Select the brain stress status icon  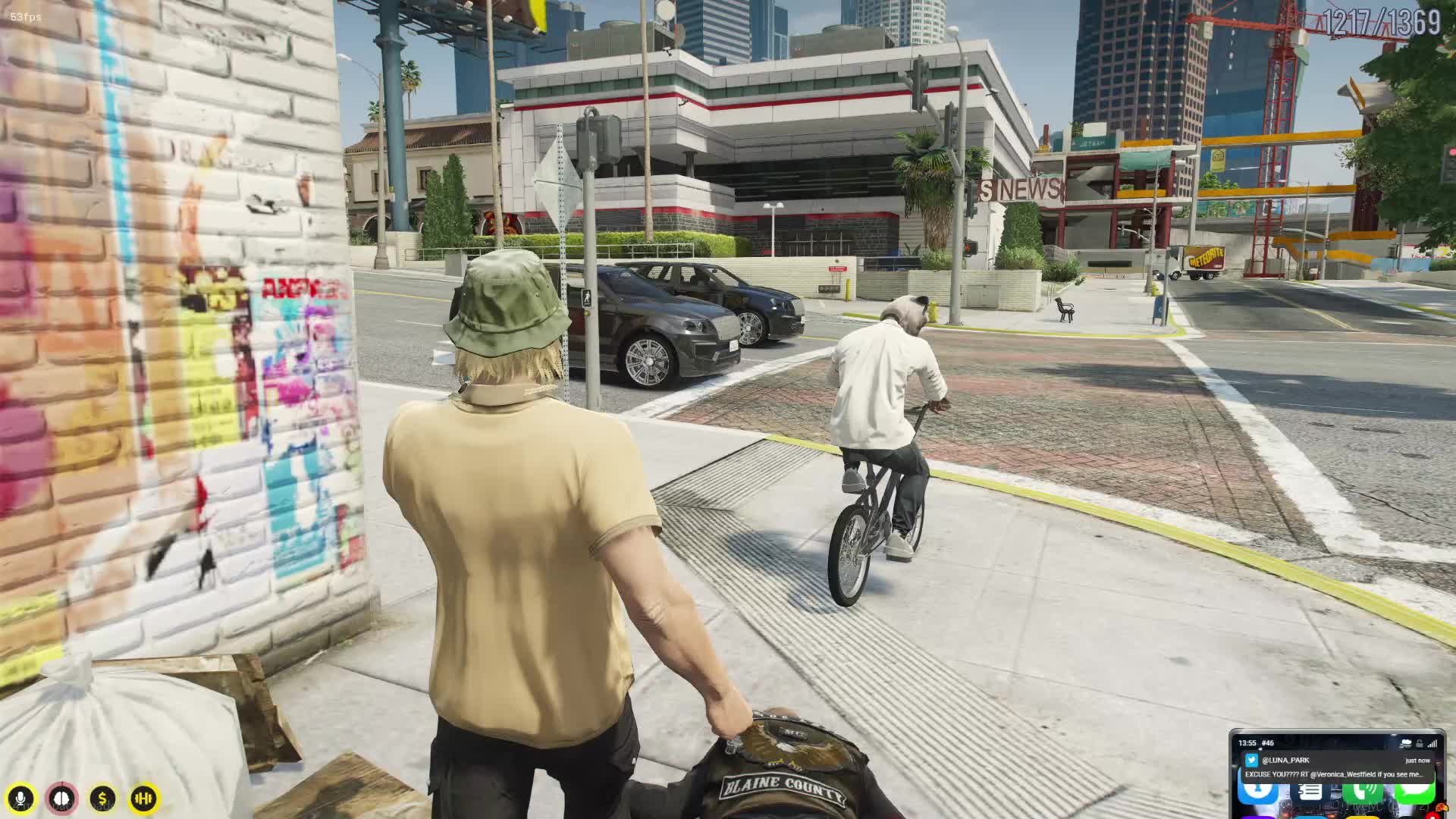[x=62, y=798]
